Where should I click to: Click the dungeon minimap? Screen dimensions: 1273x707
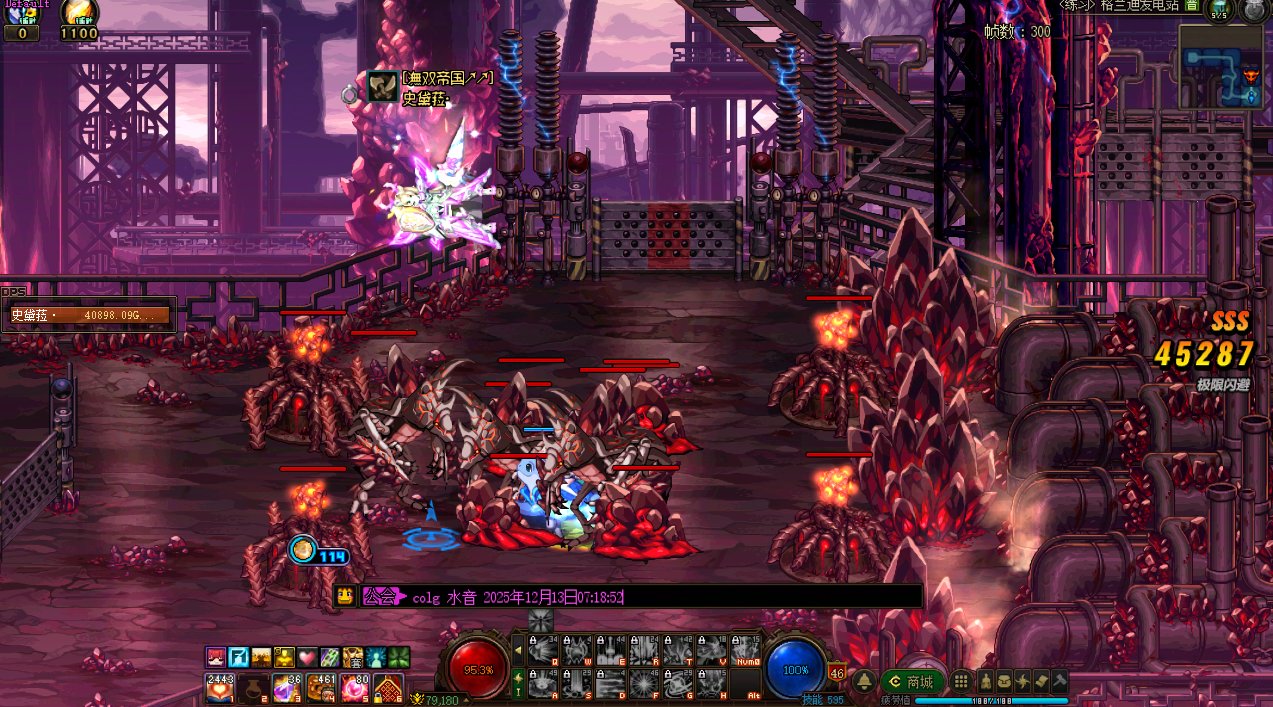point(1221,66)
